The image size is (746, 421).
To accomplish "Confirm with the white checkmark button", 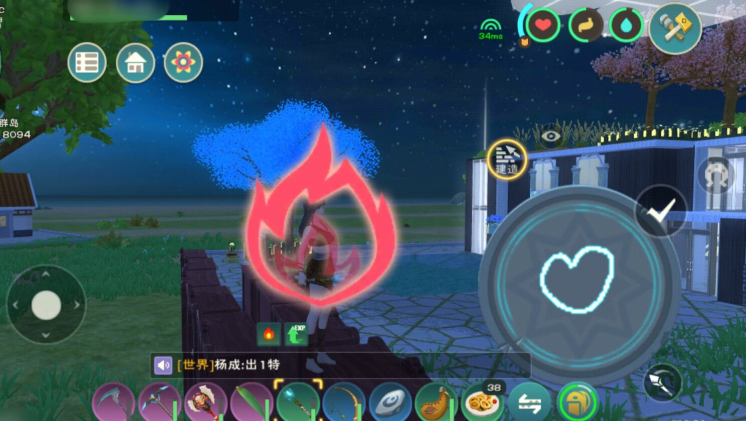I will pyautogui.click(x=661, y=210).
